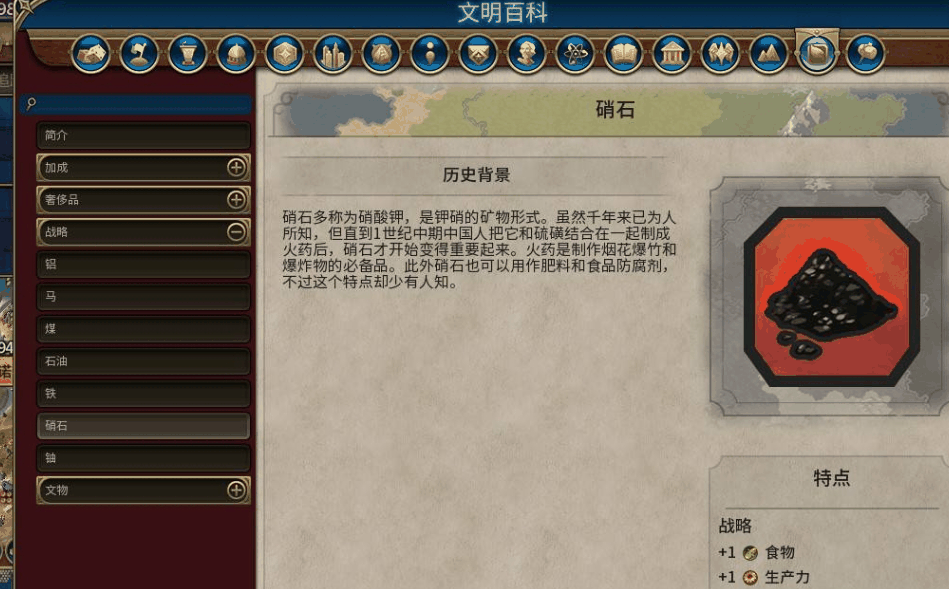949x589 pixels.
Task: View the 铁 iron entry
Action: point(143,393)
